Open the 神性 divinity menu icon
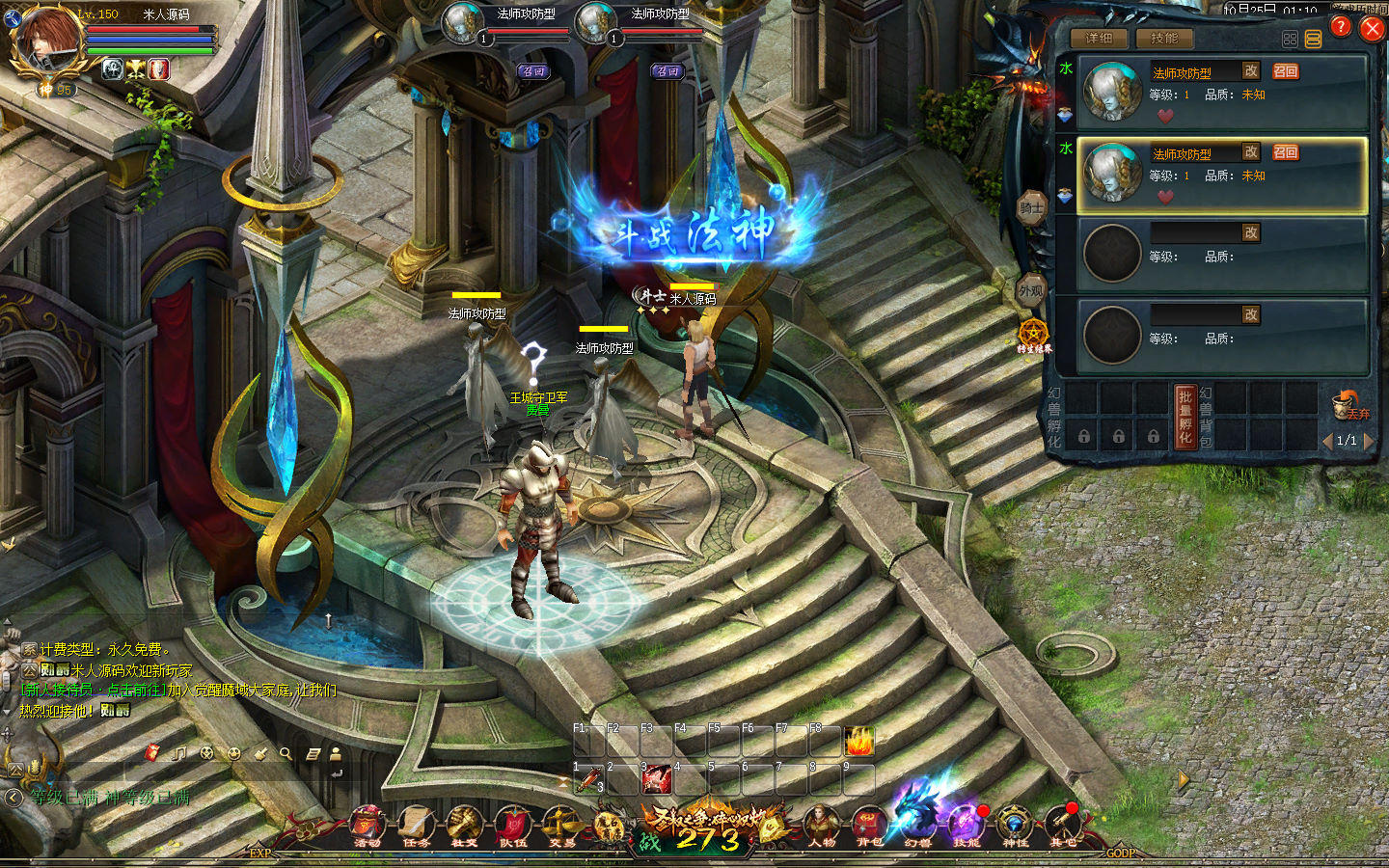Viewport: 1389px width, 868px height. (x=1015, y=825)
